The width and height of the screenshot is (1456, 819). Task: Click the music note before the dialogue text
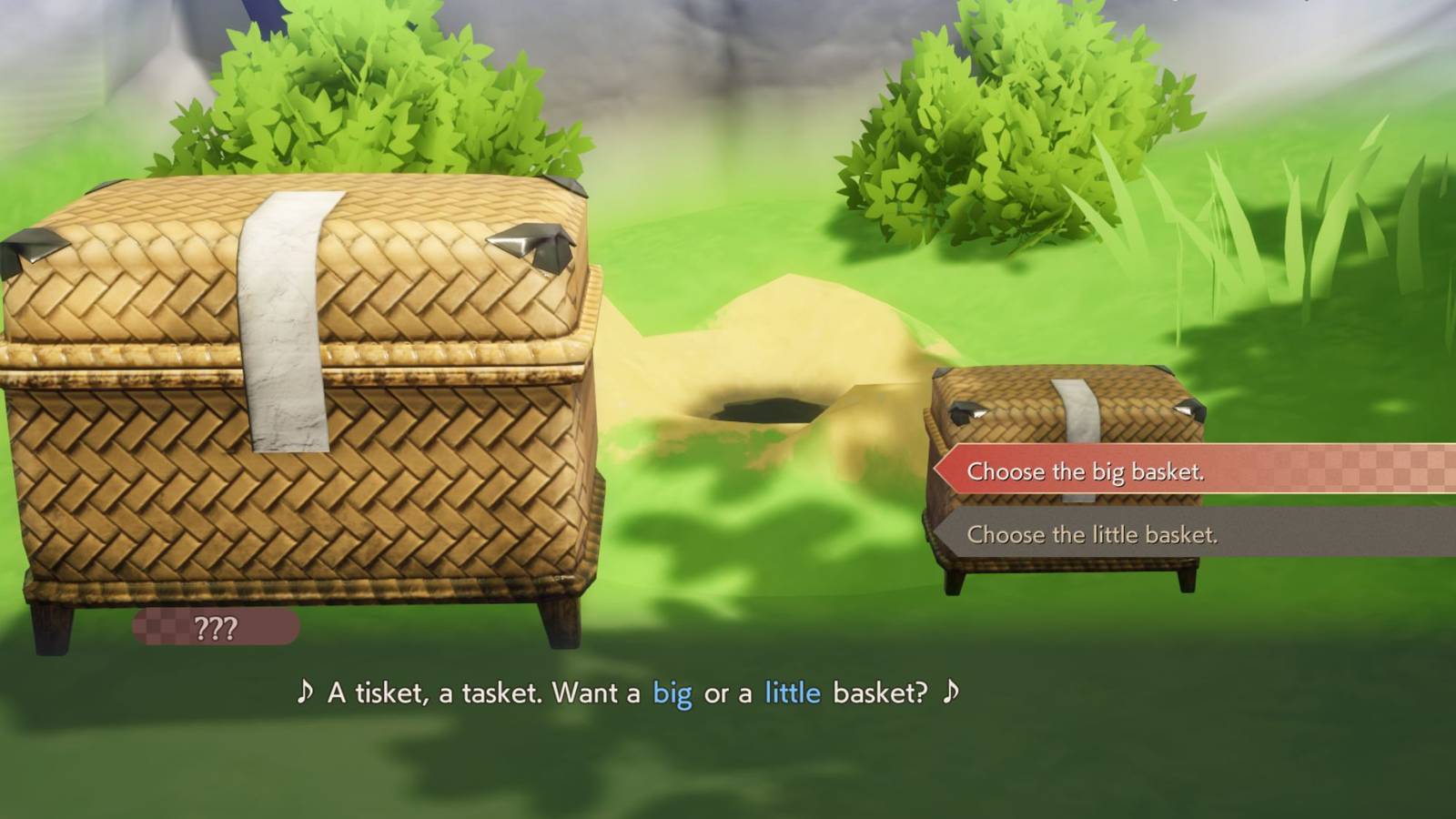pyautogui.click(x=306, y=693)
